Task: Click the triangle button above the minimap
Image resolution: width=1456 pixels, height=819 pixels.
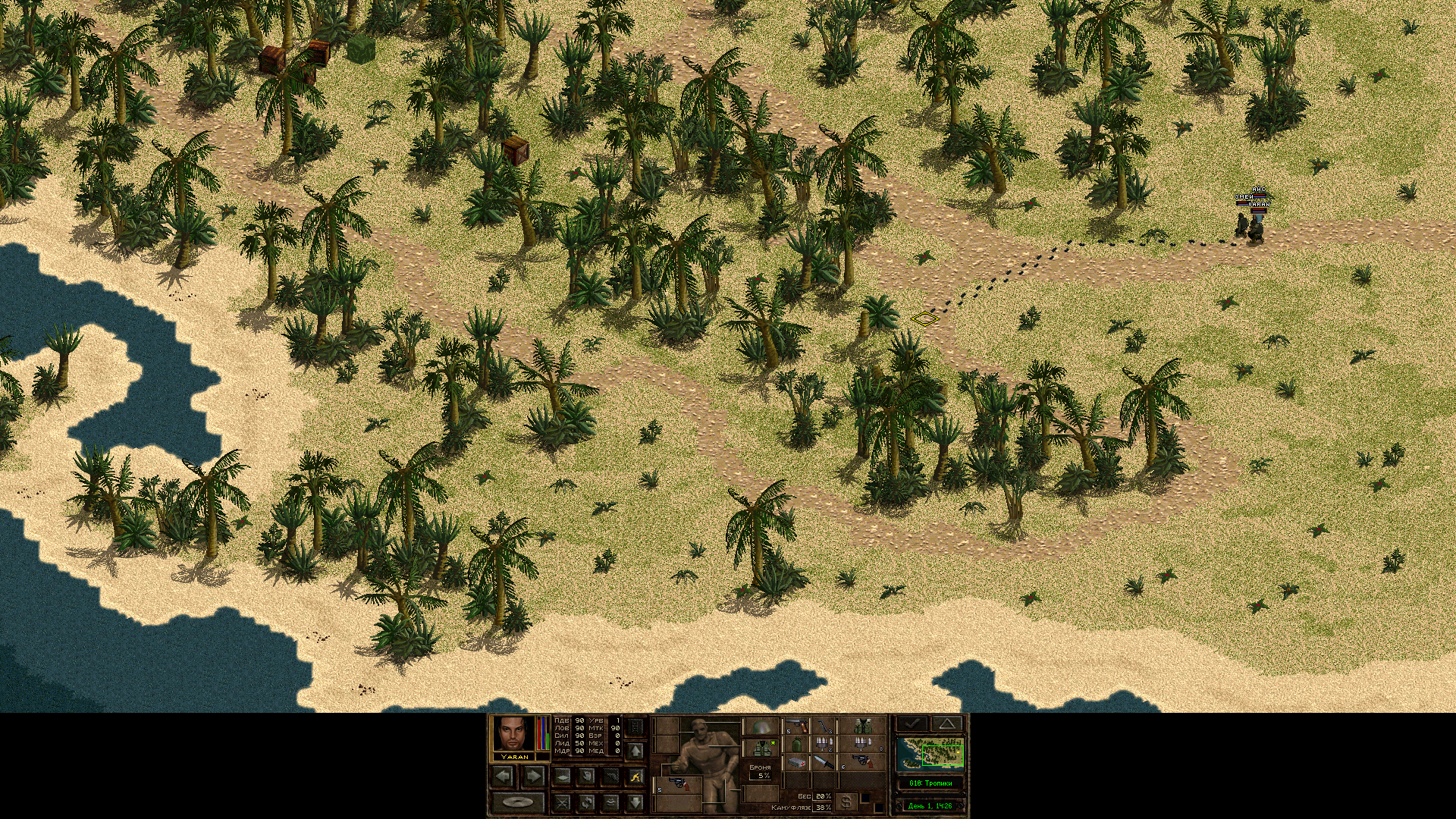Action: 947,723
